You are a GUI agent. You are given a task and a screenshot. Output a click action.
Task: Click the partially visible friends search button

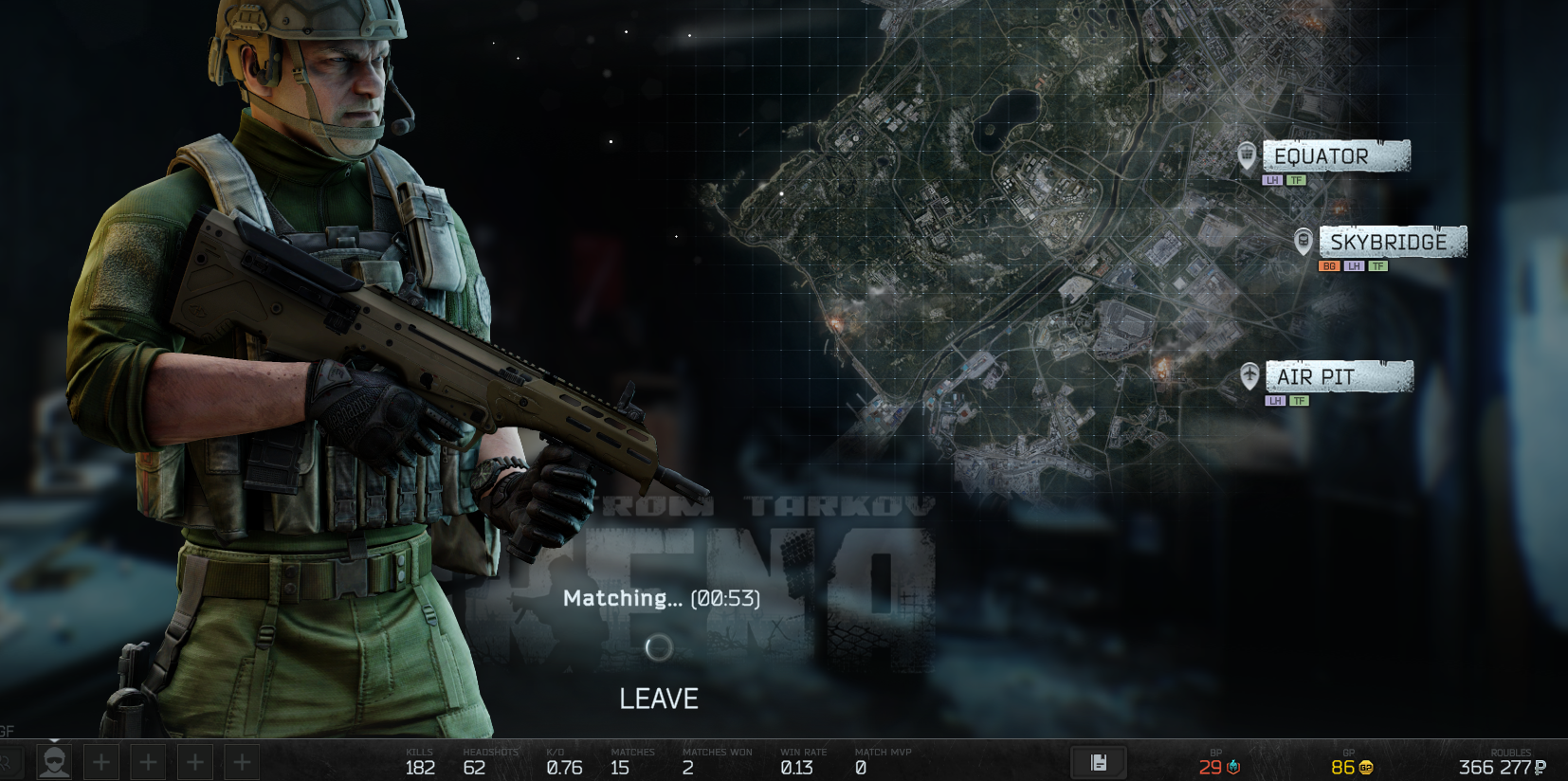pos(9,762)
